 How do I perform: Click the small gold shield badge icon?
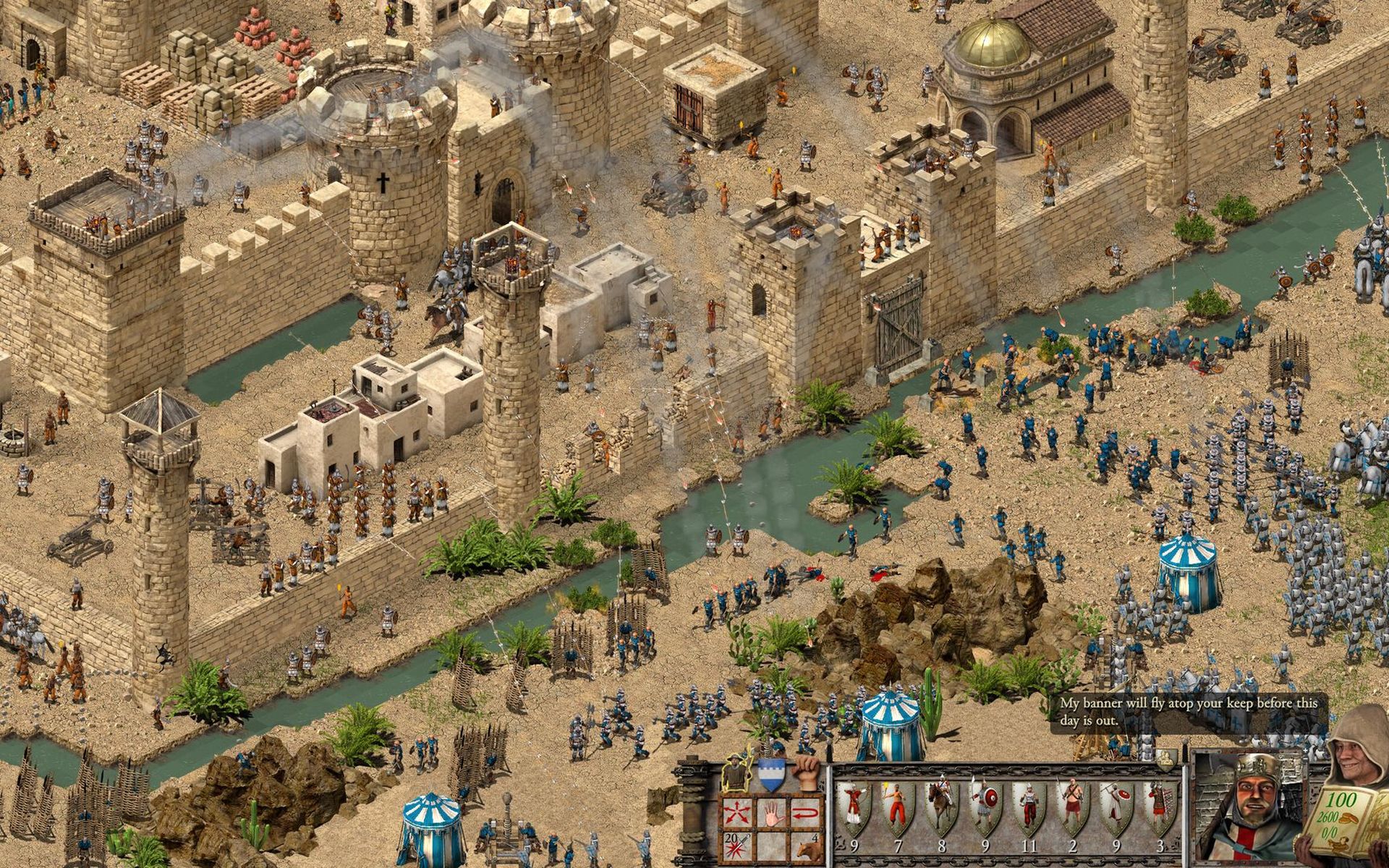(x=1165, y=758)
